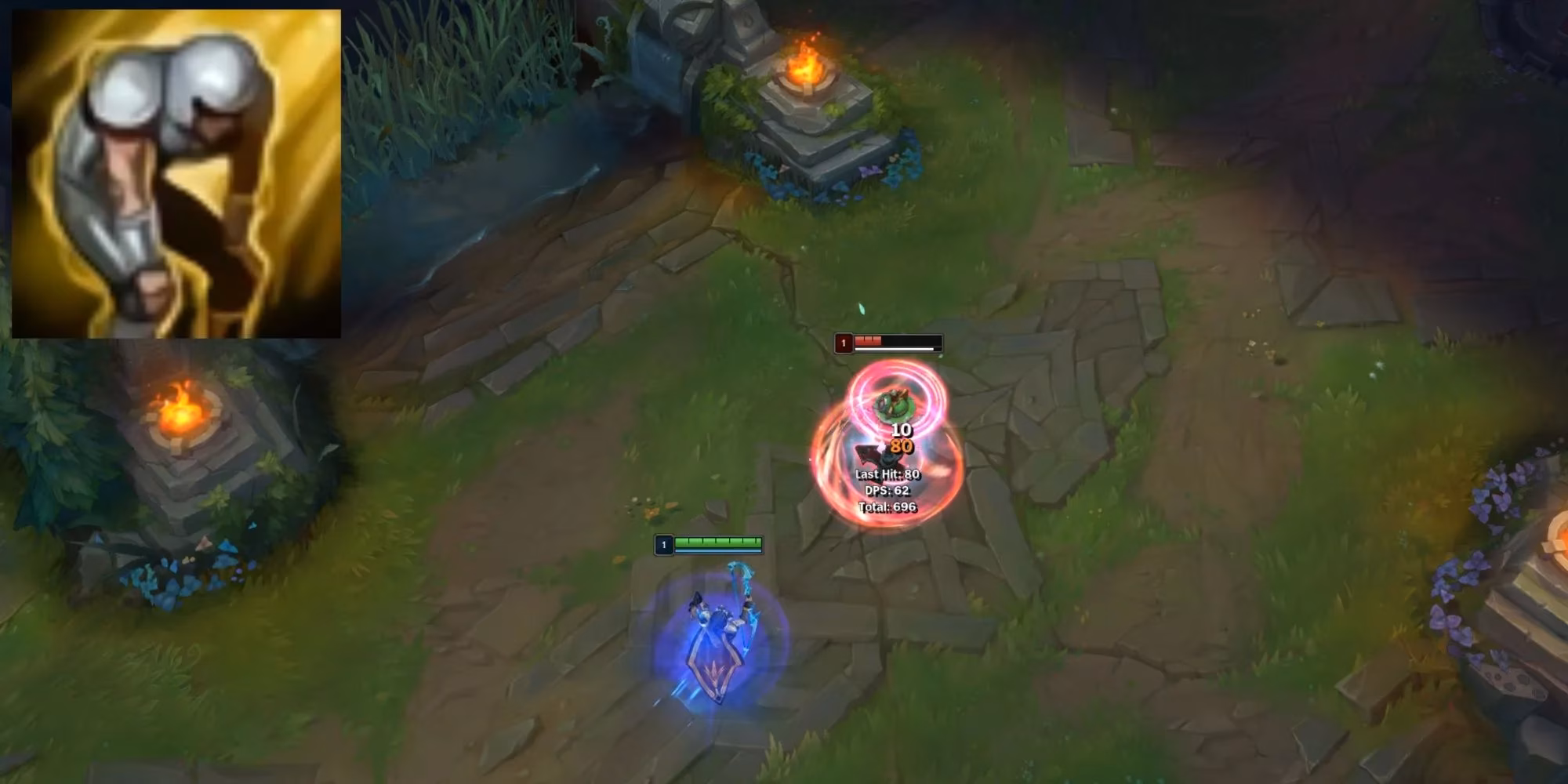
Task: Click the dummy's level 1 badge
Action: [x=844, y=342]
